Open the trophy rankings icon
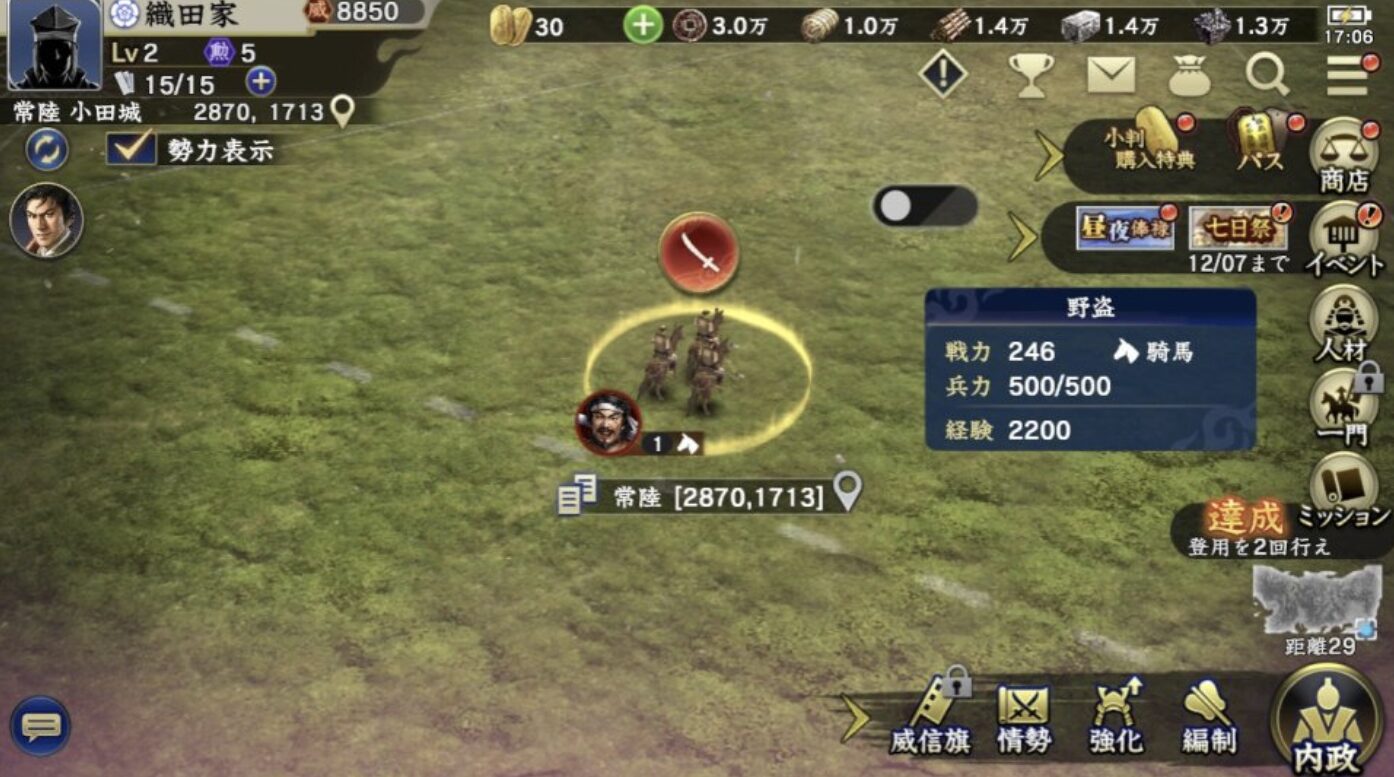The width and height of the screenshot is (1394, 777). 1030,75
